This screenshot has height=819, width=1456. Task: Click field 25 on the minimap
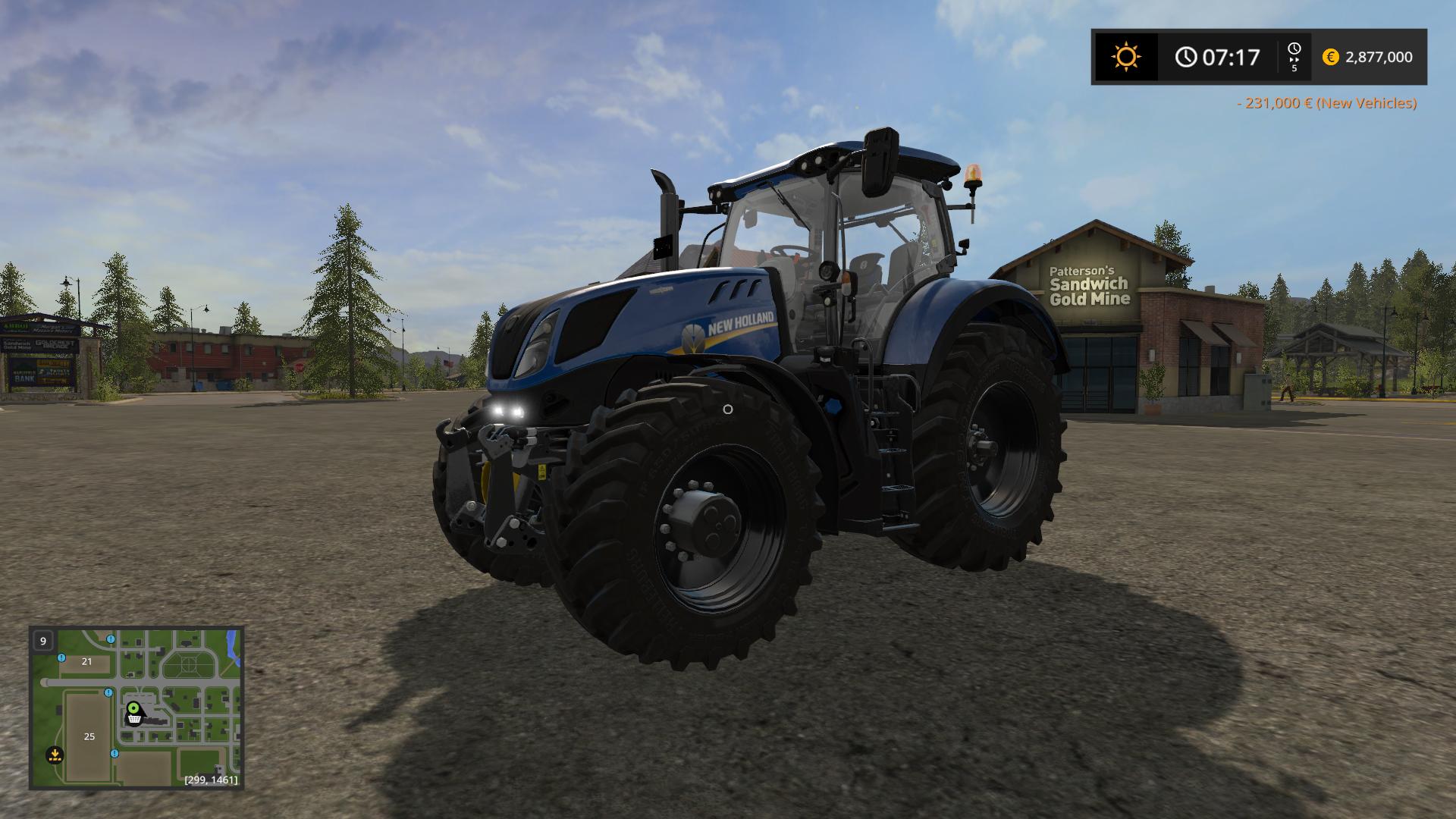[x=89, y=736]
